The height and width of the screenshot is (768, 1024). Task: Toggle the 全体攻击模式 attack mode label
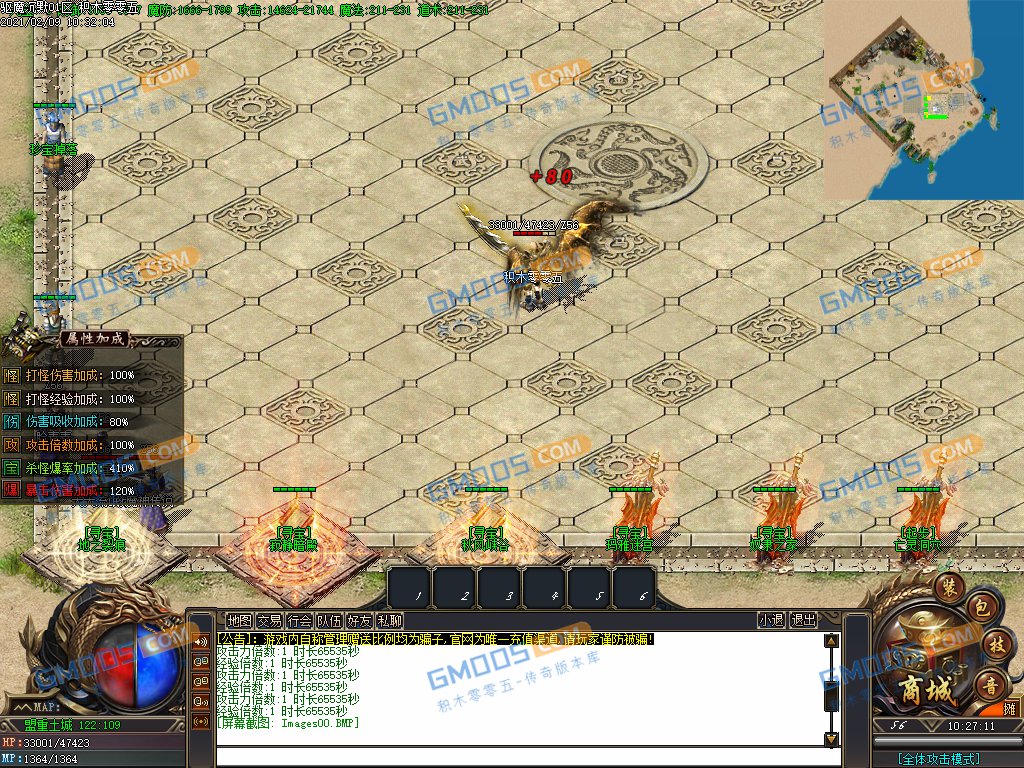pos(939,759)
